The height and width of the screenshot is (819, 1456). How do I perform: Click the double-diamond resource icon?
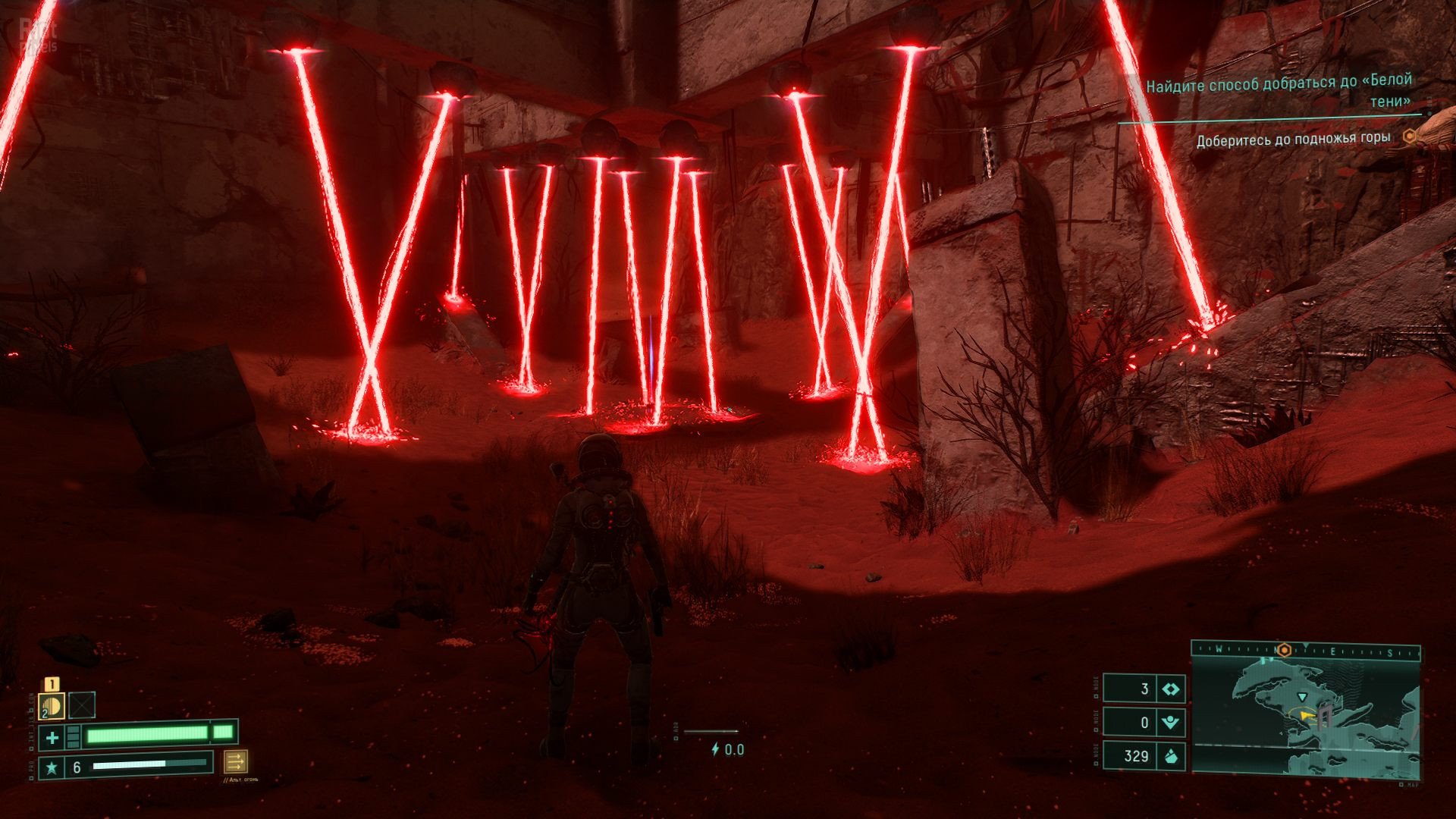pyautogui.click(x=1171, y=689)
